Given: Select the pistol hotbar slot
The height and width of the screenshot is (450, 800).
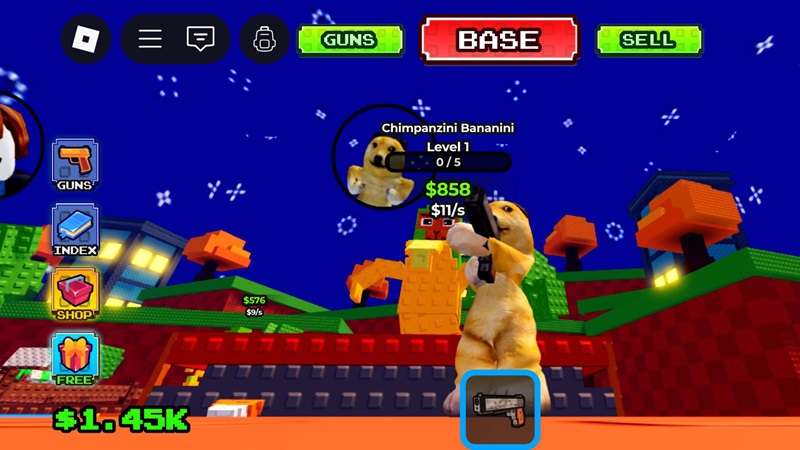Looking at the screenshot, I should [500, 409].
